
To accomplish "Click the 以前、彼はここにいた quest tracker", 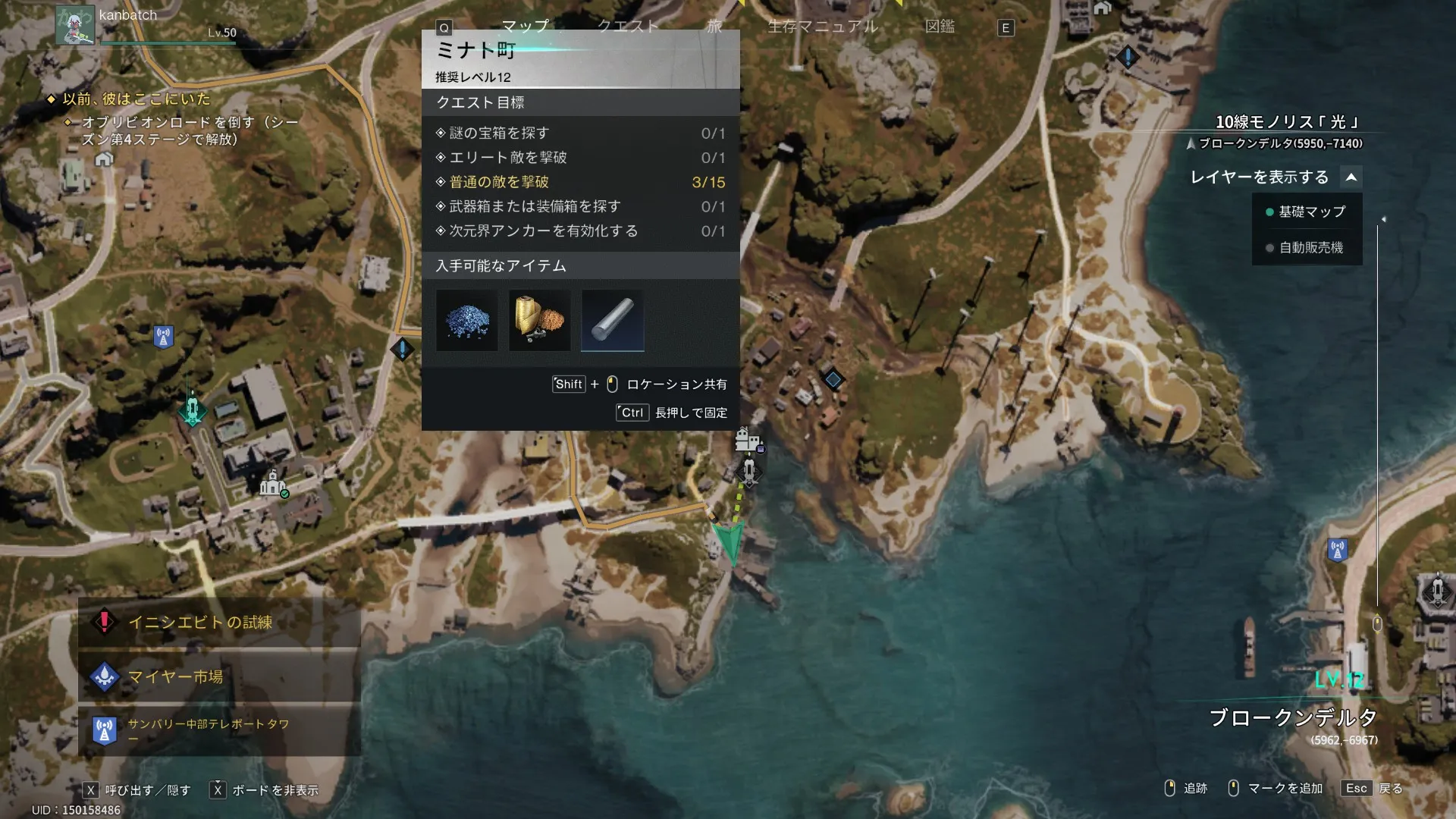I will tap(136, 99).
